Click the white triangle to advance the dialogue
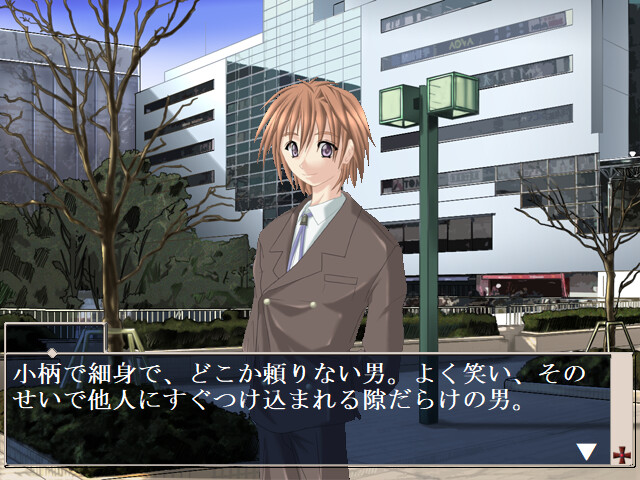 point(587,452)
